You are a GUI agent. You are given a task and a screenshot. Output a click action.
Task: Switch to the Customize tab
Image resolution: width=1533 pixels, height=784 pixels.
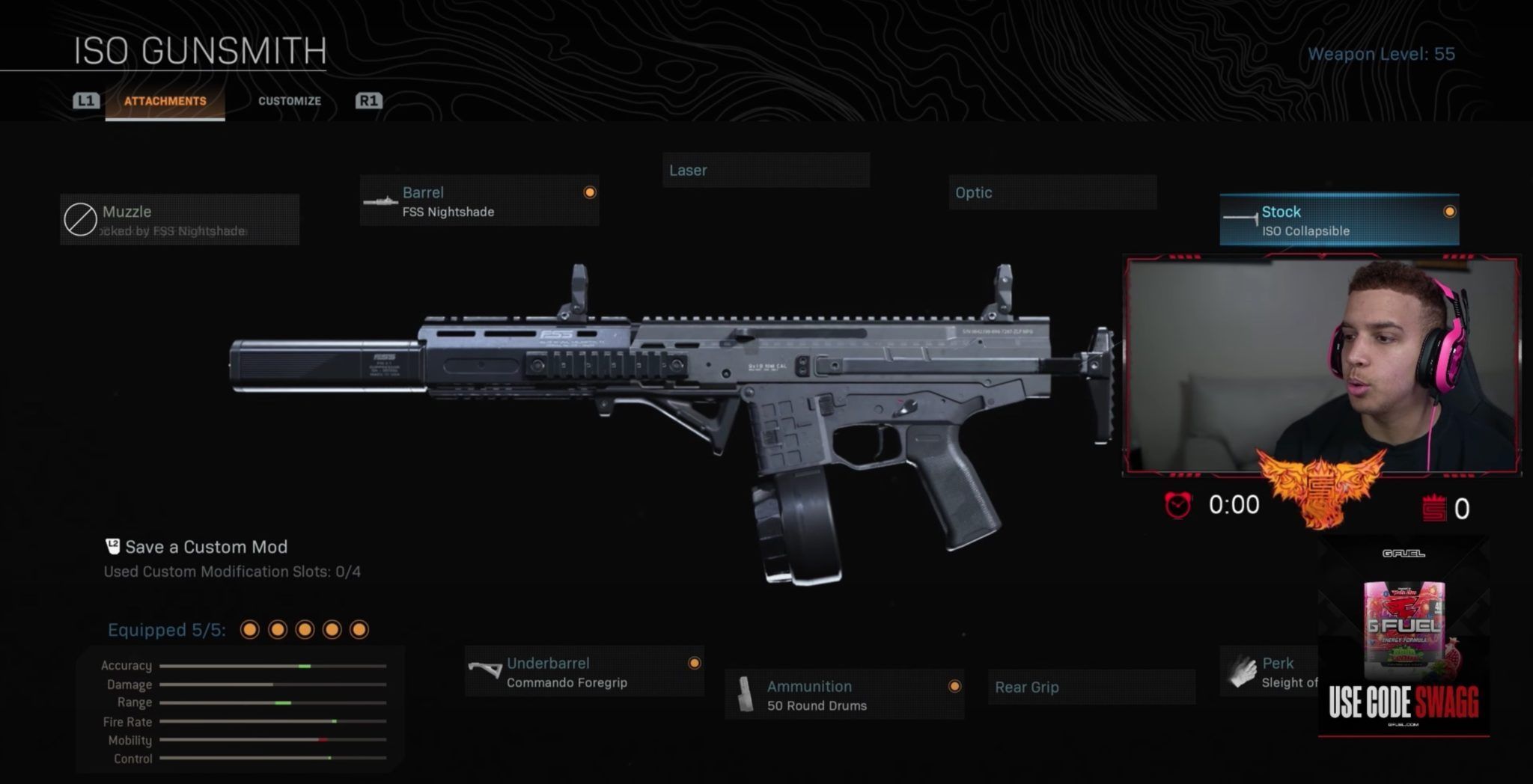pyautogui.click(x=289, y=100)
